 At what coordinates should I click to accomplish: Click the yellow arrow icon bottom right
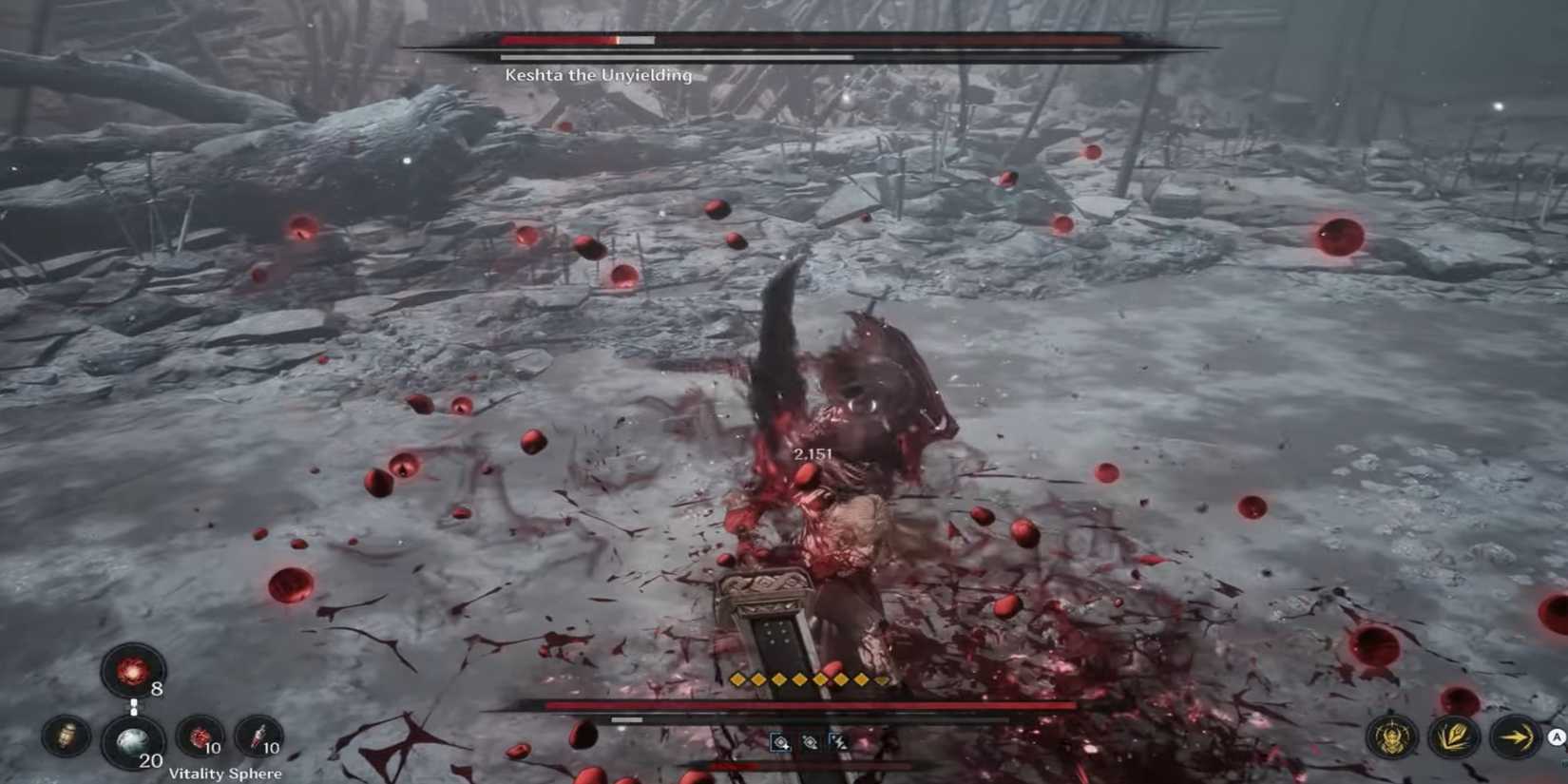[1516, 736]
